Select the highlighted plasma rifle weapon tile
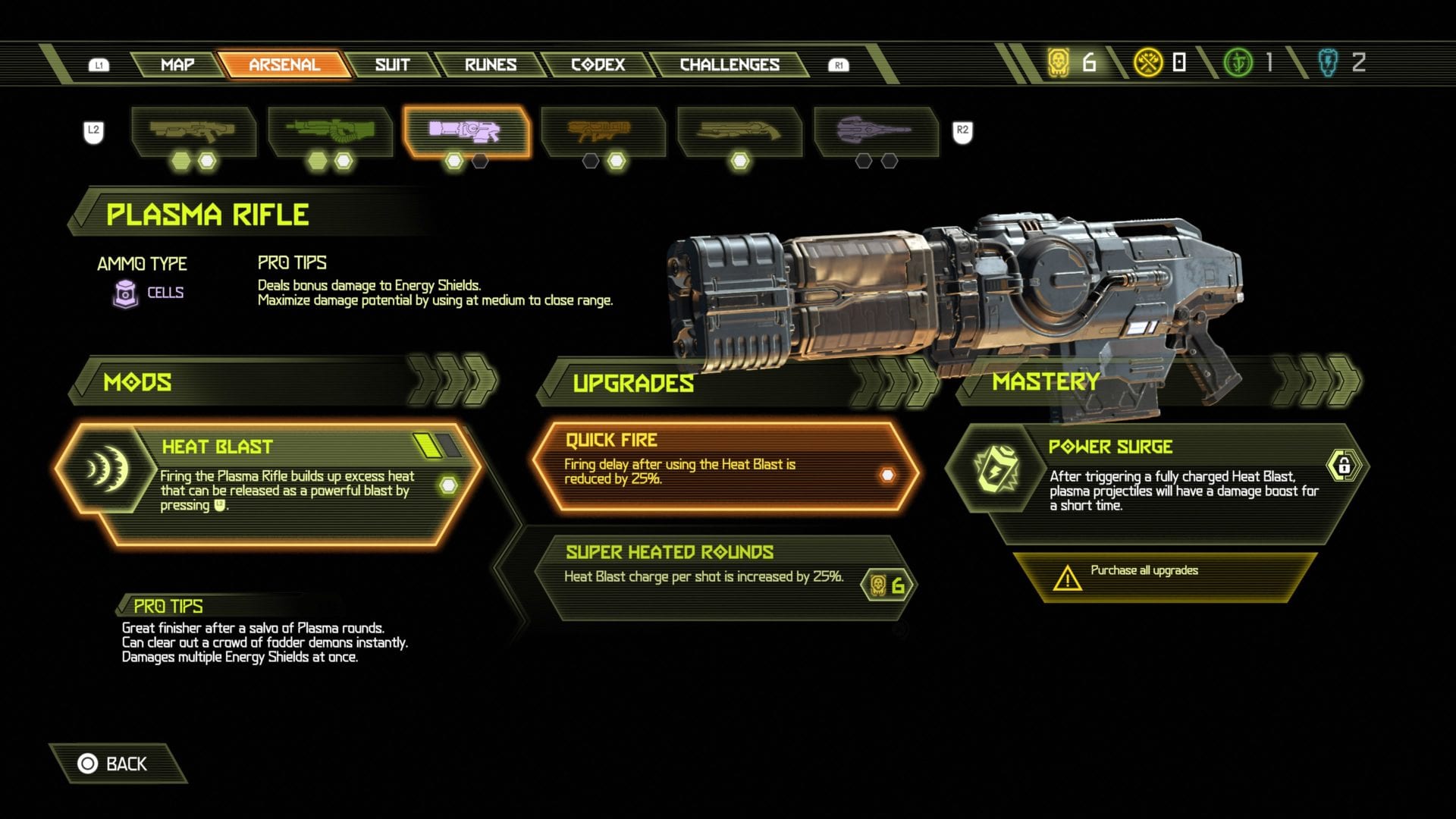 tap(466, 132)
